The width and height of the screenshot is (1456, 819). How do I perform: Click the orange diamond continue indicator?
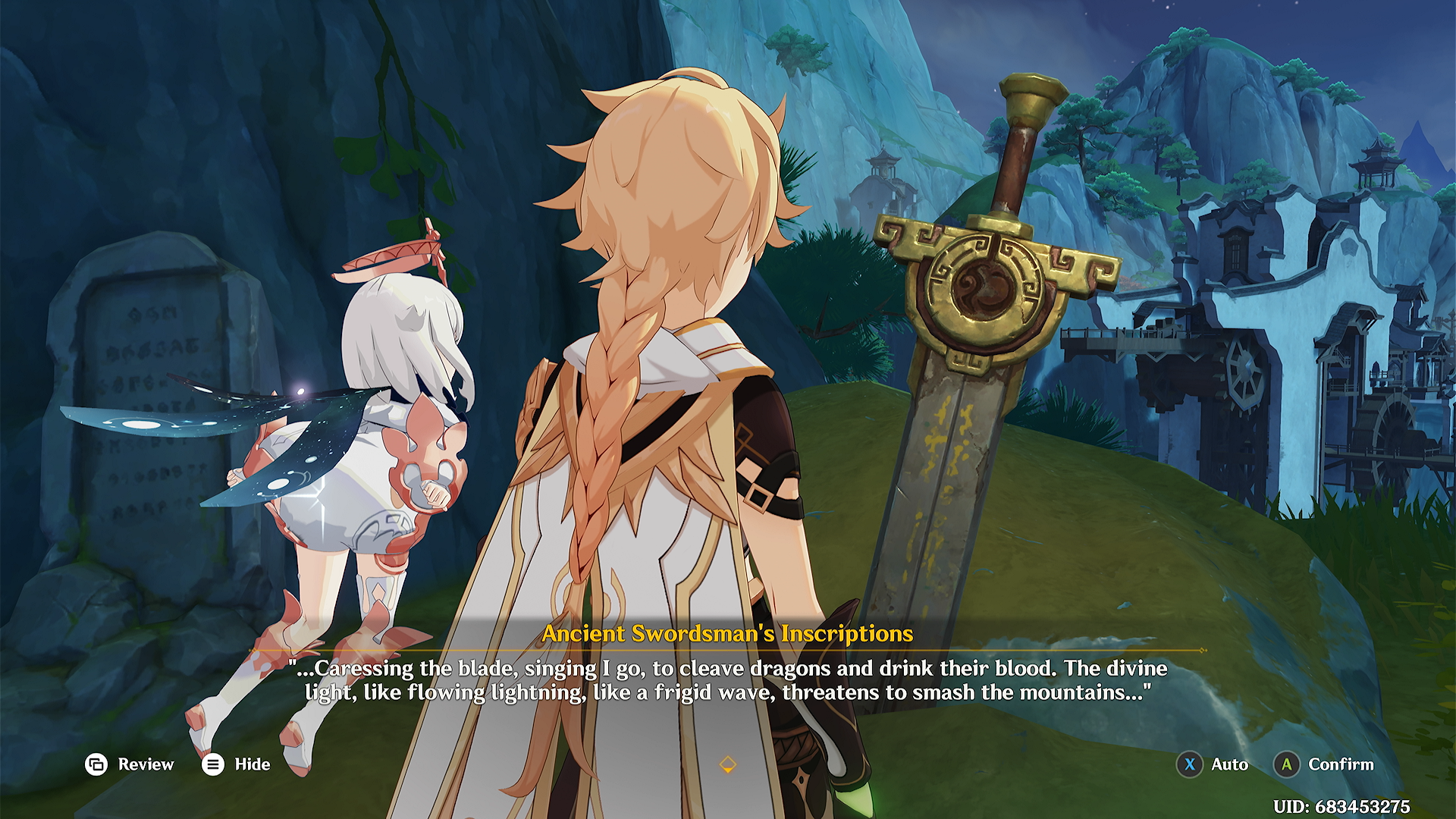tap(727, 764)
